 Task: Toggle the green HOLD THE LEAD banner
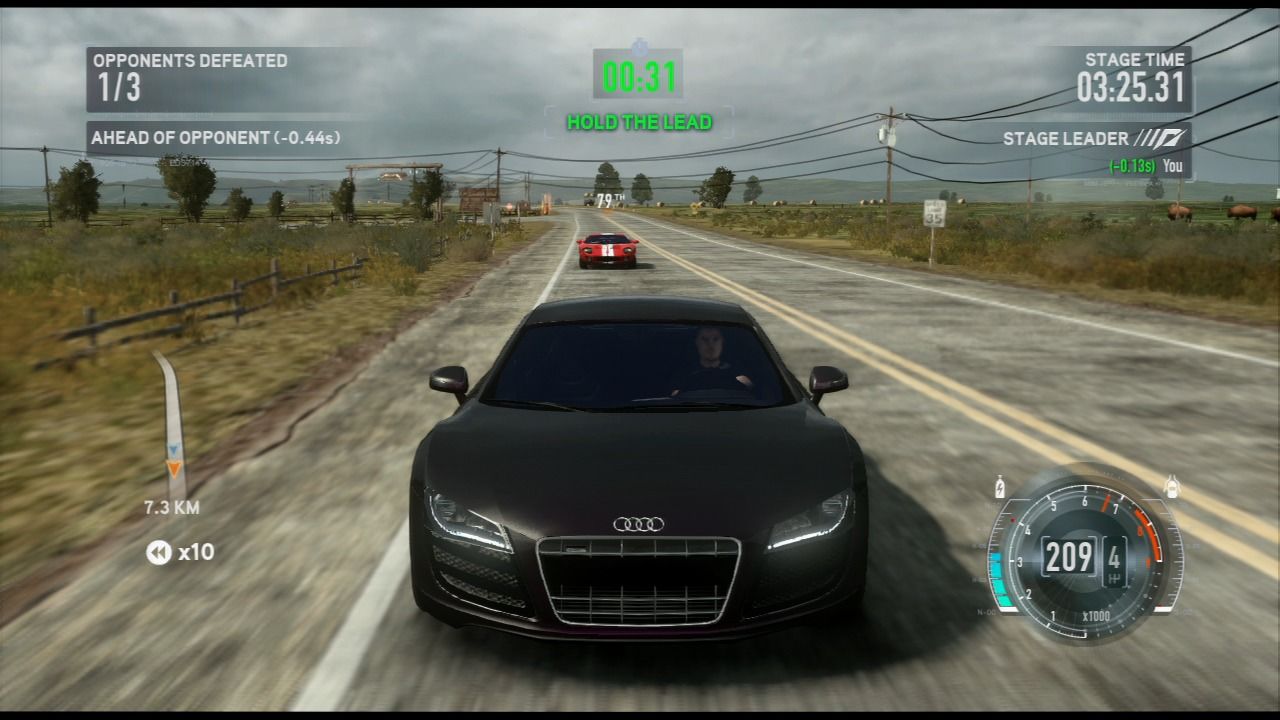pyautogui.click(x=638, y=123)
